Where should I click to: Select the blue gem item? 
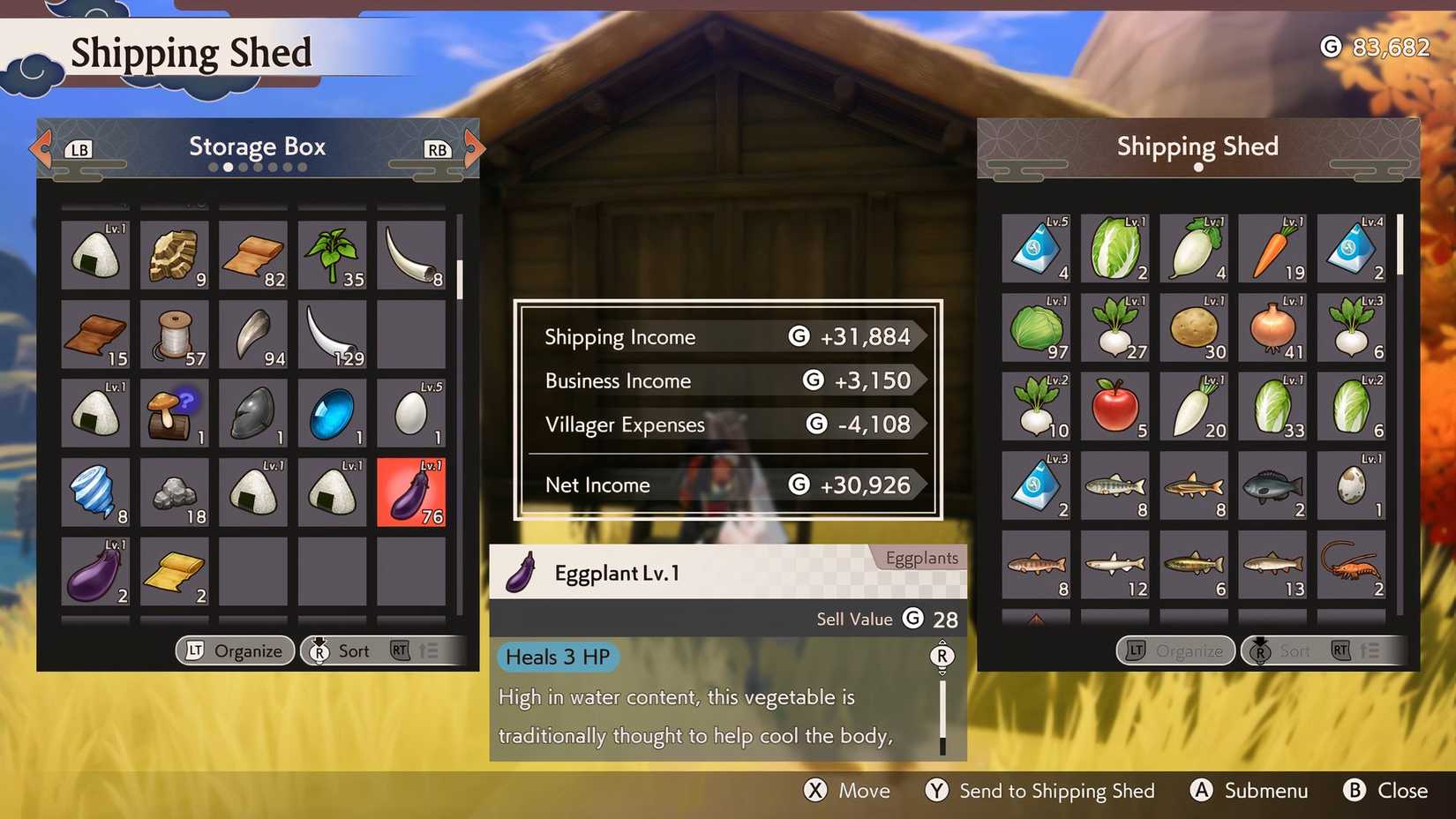332,412
